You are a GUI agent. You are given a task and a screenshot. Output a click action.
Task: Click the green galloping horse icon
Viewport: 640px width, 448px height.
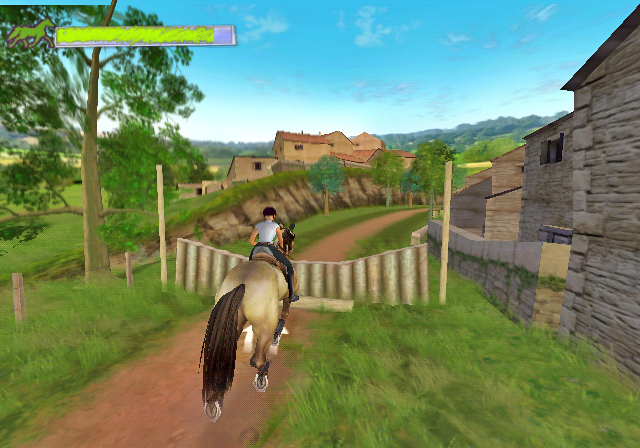29,33
